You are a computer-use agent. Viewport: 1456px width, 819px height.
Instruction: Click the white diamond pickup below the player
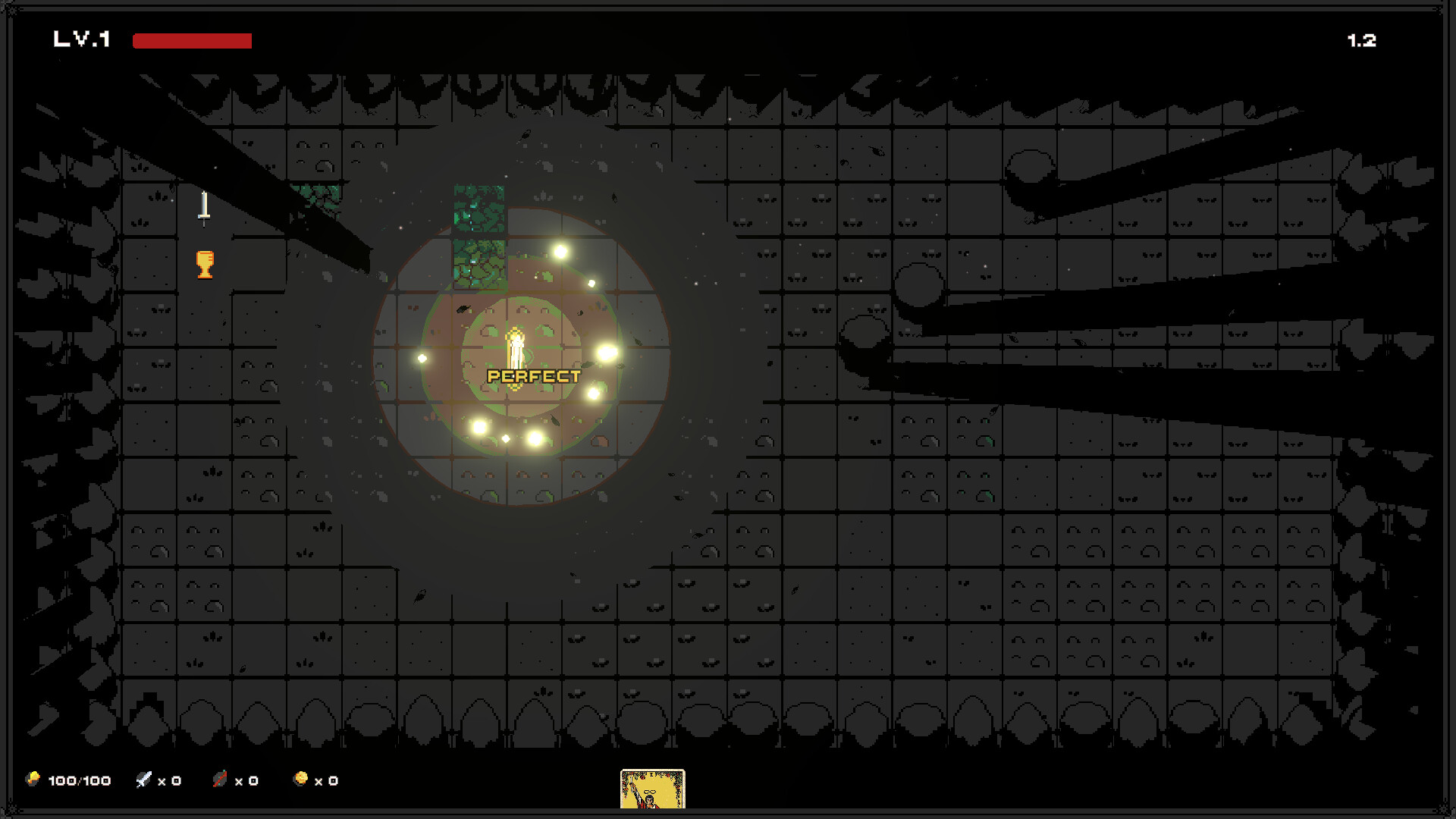pos(504,438)
